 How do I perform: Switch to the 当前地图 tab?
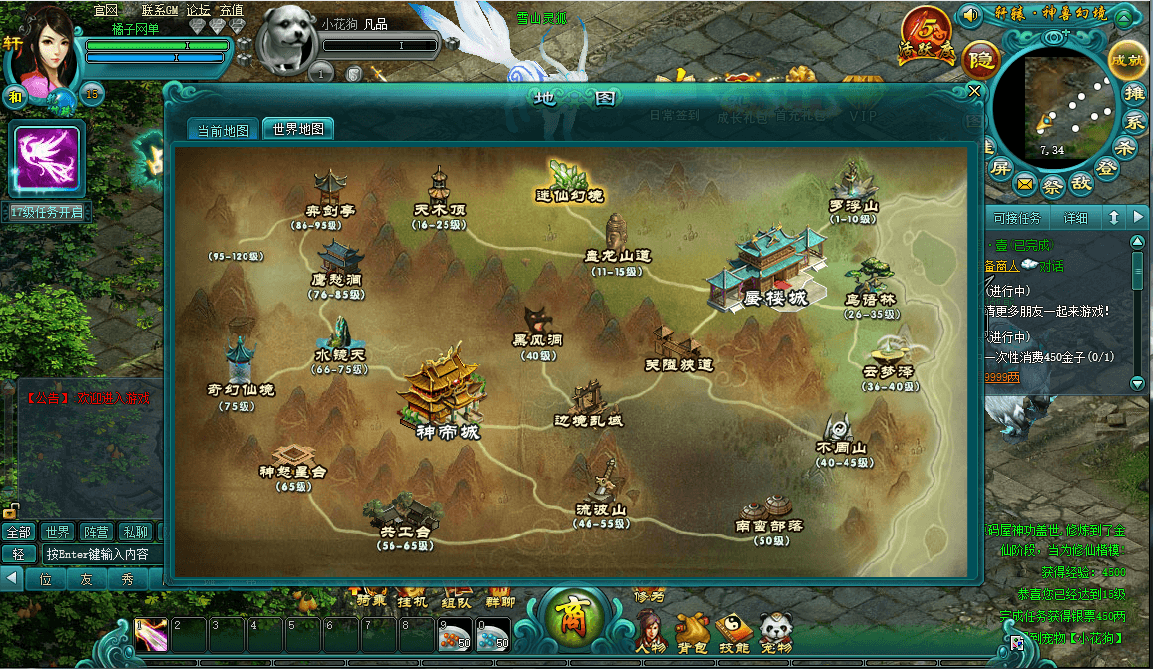click(x=223, y=130)
